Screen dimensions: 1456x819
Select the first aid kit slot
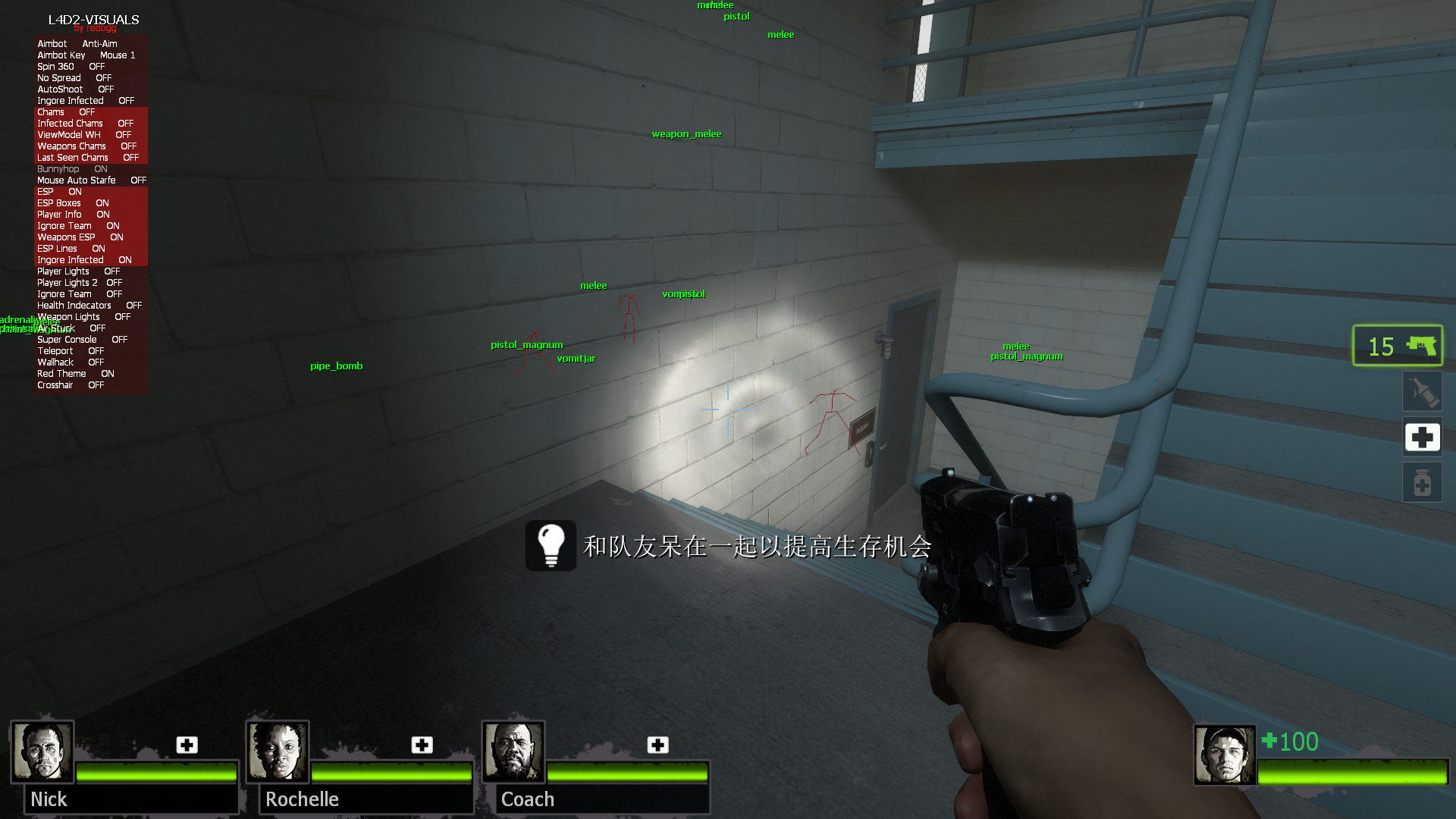point(1422,438)
